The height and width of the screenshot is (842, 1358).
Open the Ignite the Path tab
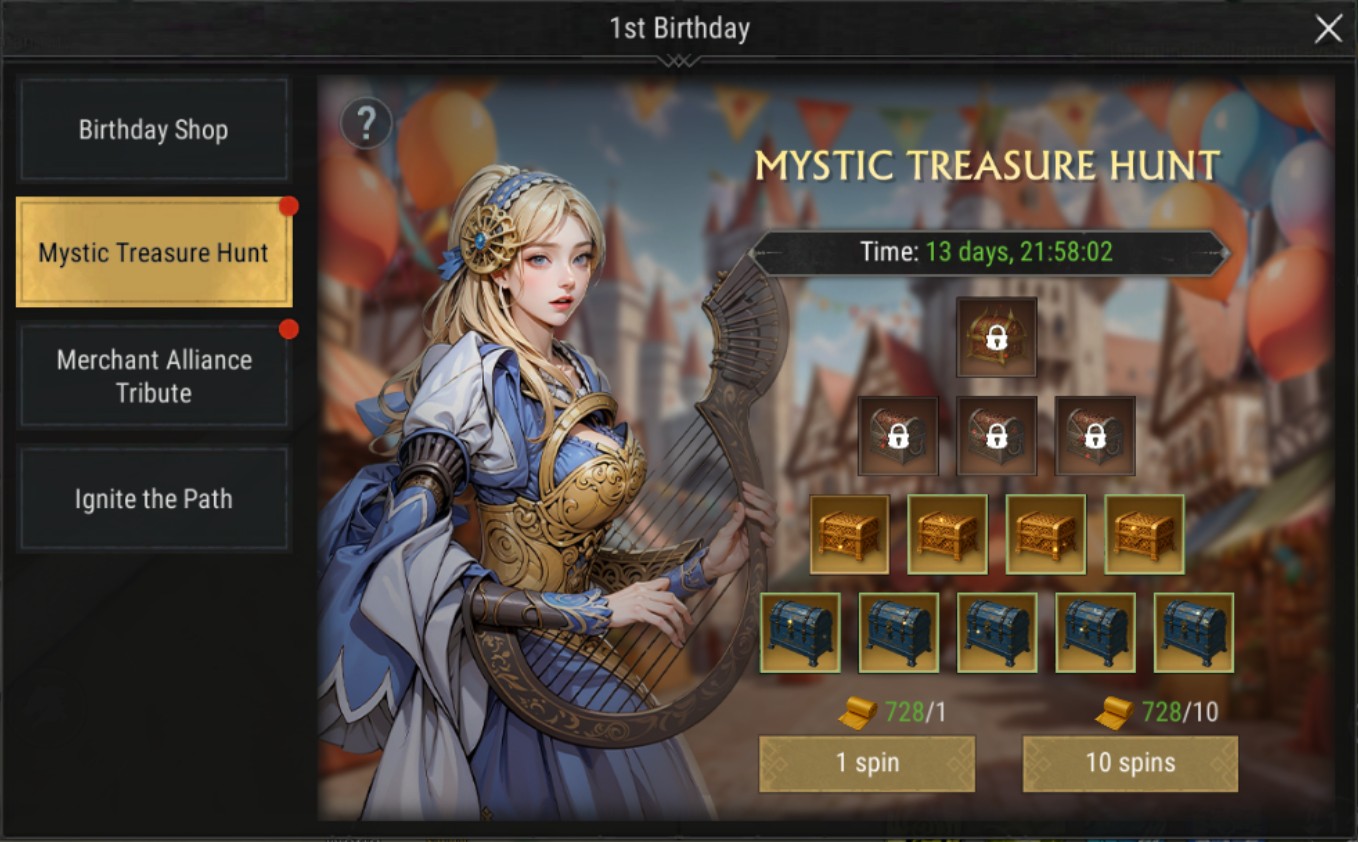point(154,499)
